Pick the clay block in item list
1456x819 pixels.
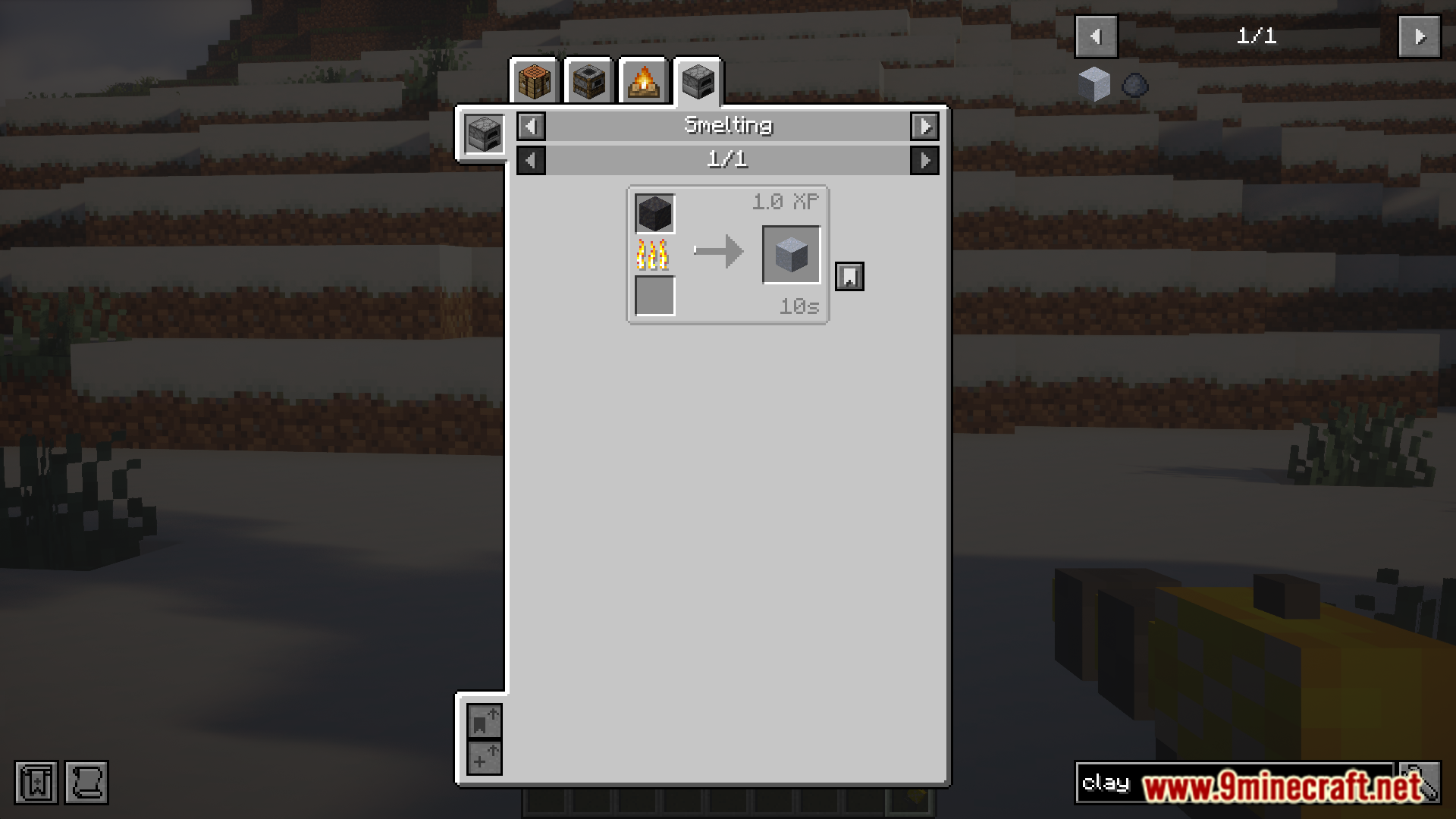pyautogui.click(x=1094, y=85)
